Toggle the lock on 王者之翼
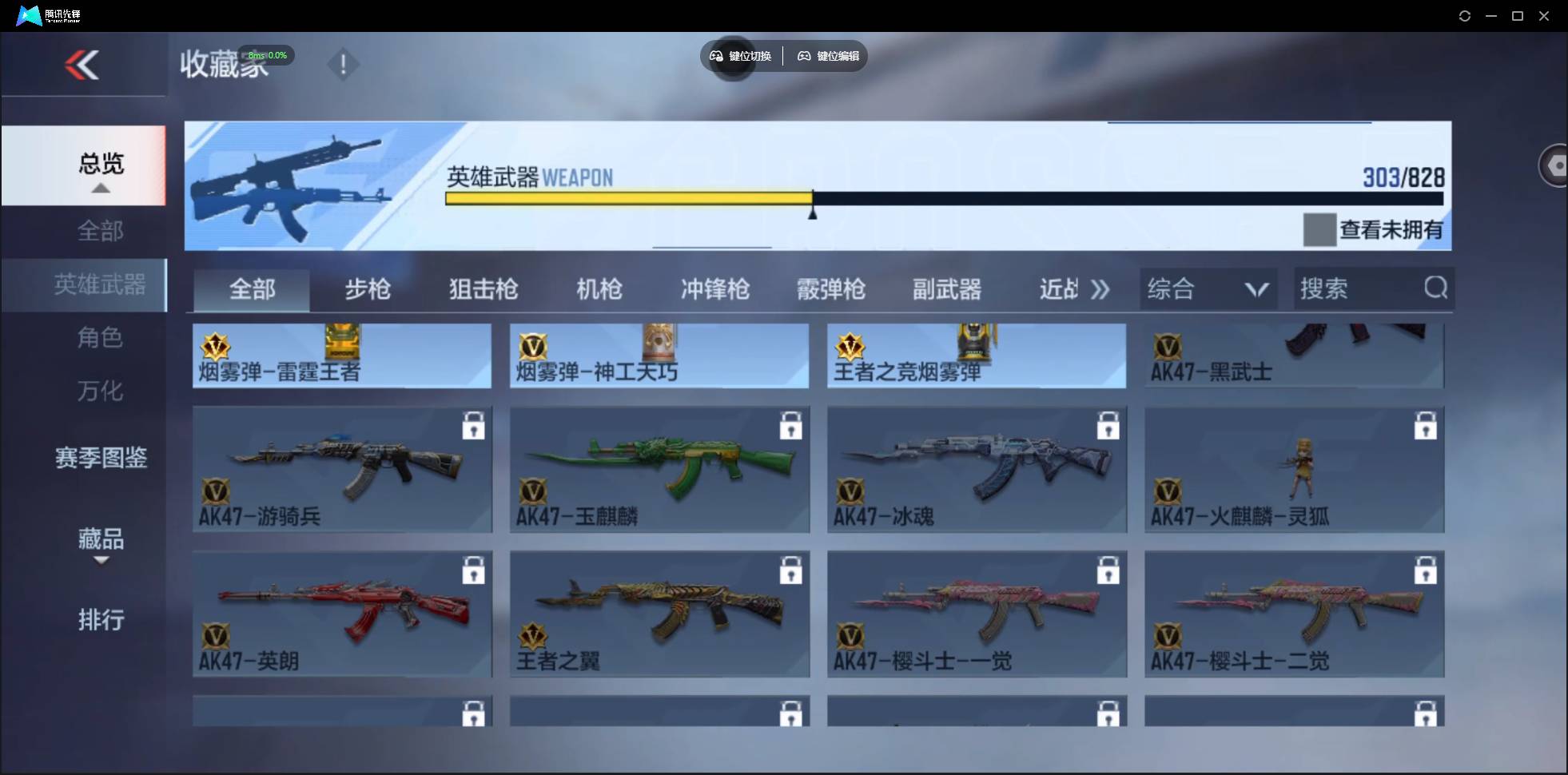Image resolution: width=1568 pixels, height=775 pixels. (x=790, y=570)
